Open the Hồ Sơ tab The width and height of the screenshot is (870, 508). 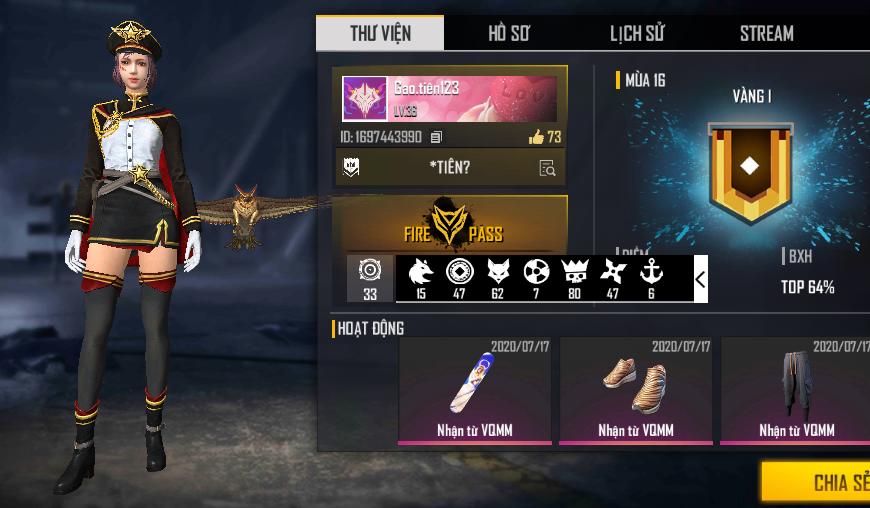coord(508,33)
